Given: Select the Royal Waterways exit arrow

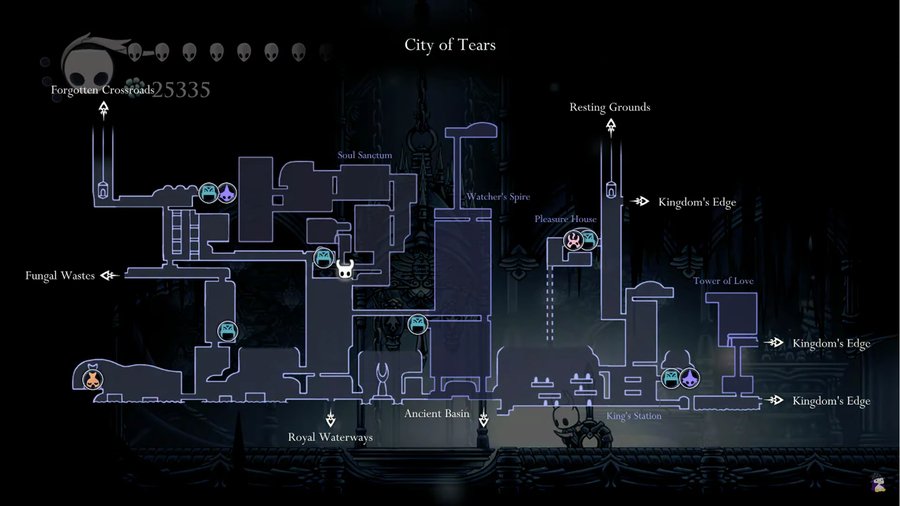Looking at the screenshot, I should [330, 418].
